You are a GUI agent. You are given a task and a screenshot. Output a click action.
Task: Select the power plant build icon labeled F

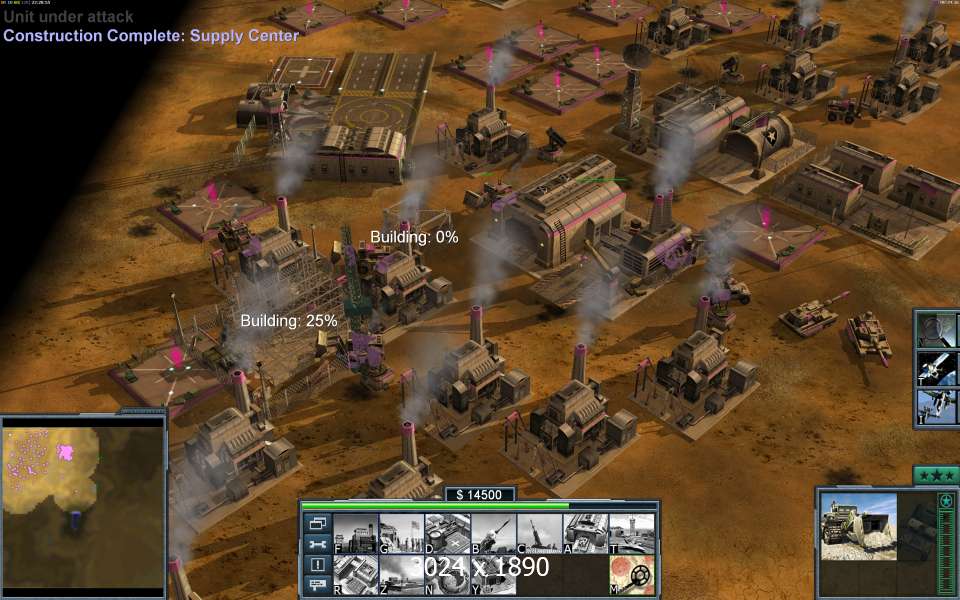pyautogui.click(x=355, y=534)
